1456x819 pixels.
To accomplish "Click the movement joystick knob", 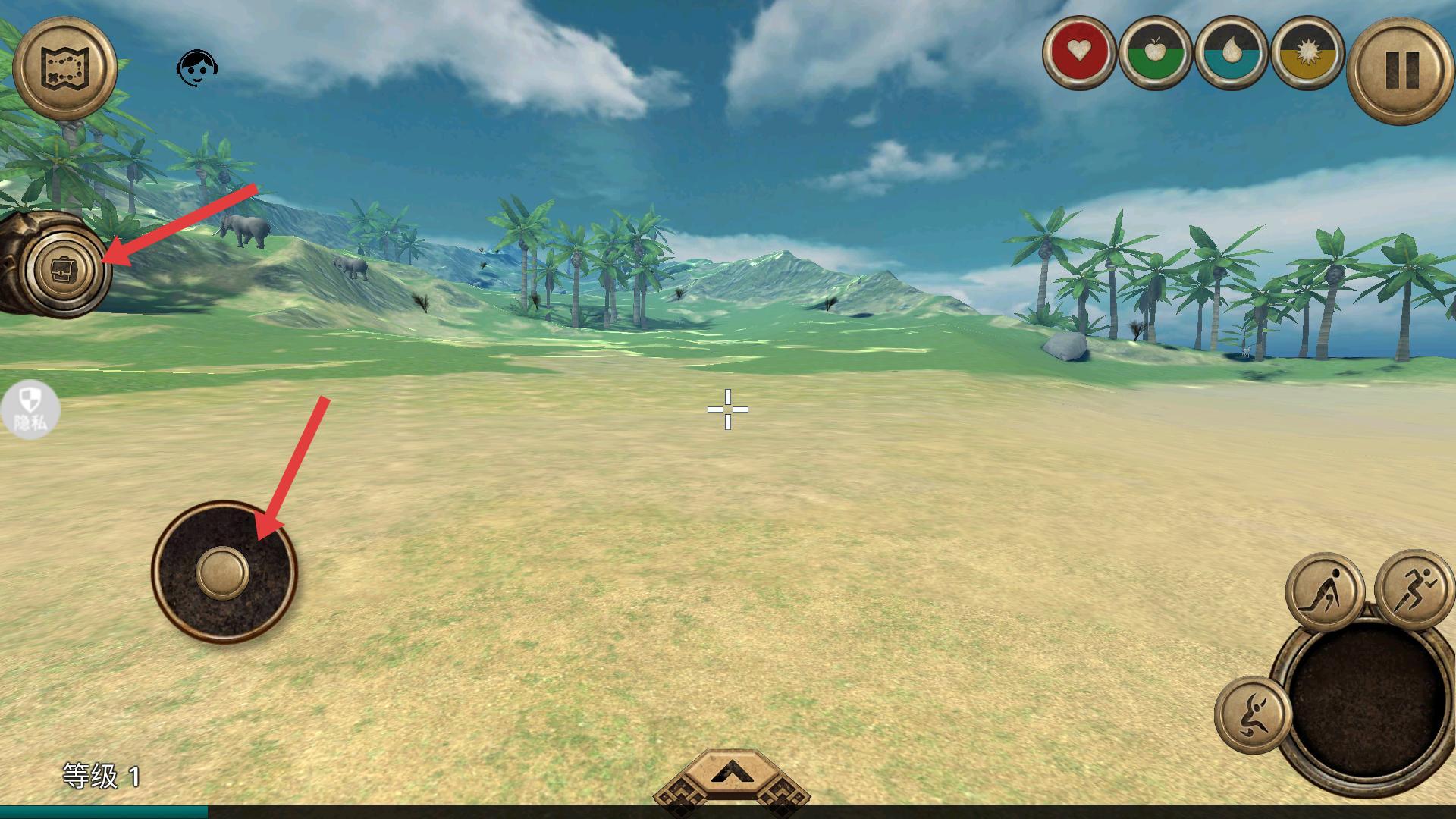I will click(223, 573).
